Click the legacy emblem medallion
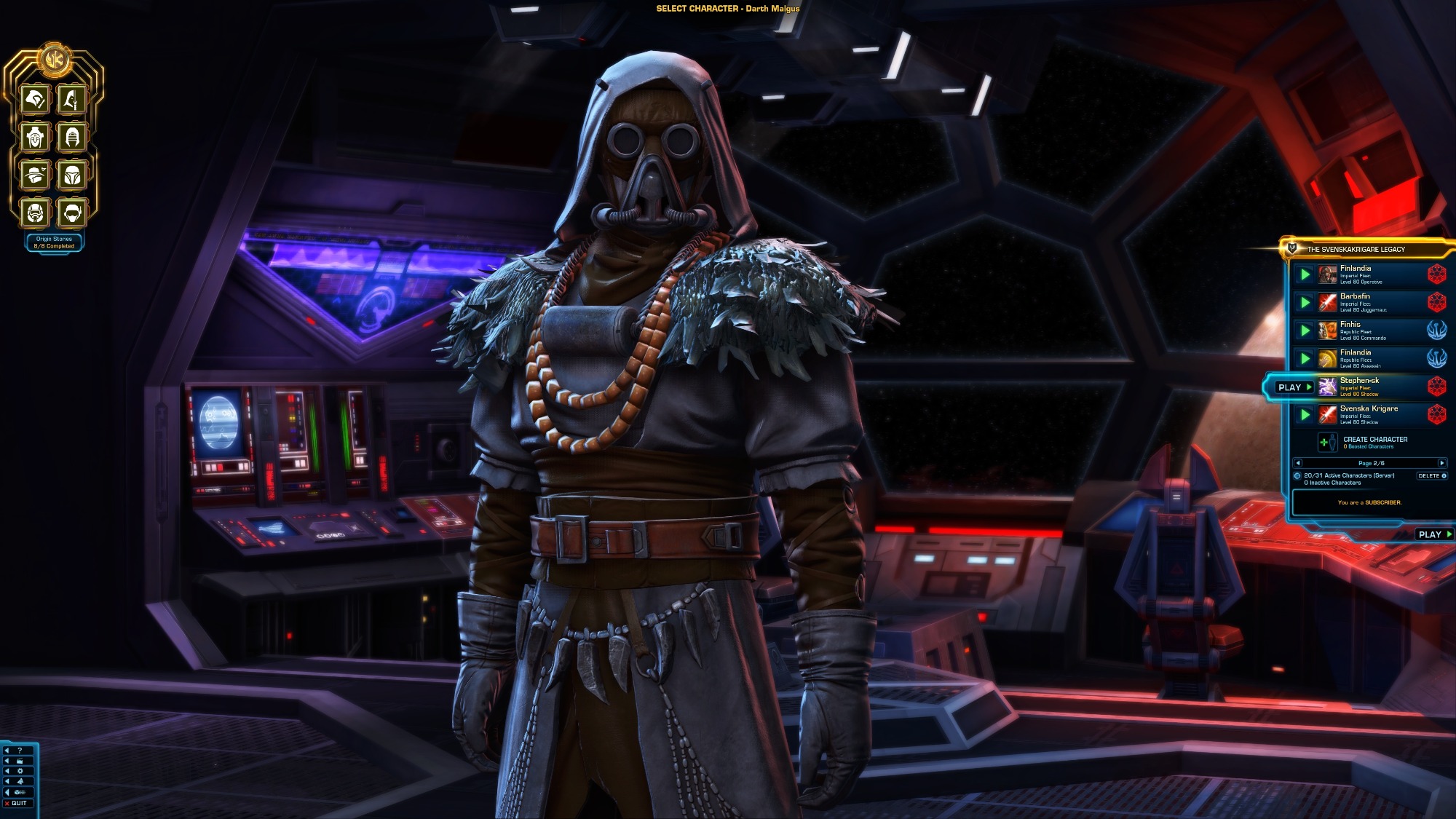1456x819 pixels. pyautogui.click(x=54, y=60)
